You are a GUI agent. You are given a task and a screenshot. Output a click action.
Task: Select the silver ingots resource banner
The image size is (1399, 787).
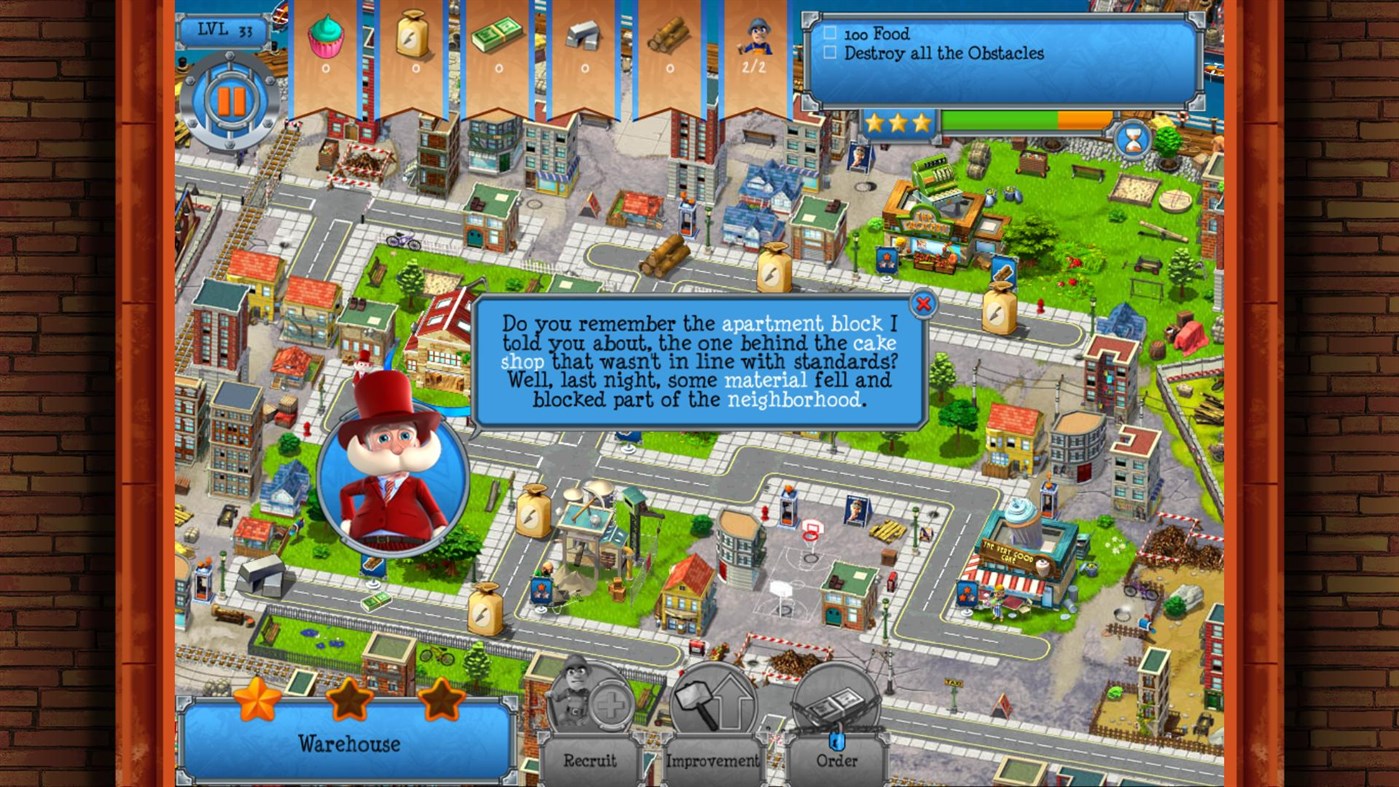pos(584,35)
